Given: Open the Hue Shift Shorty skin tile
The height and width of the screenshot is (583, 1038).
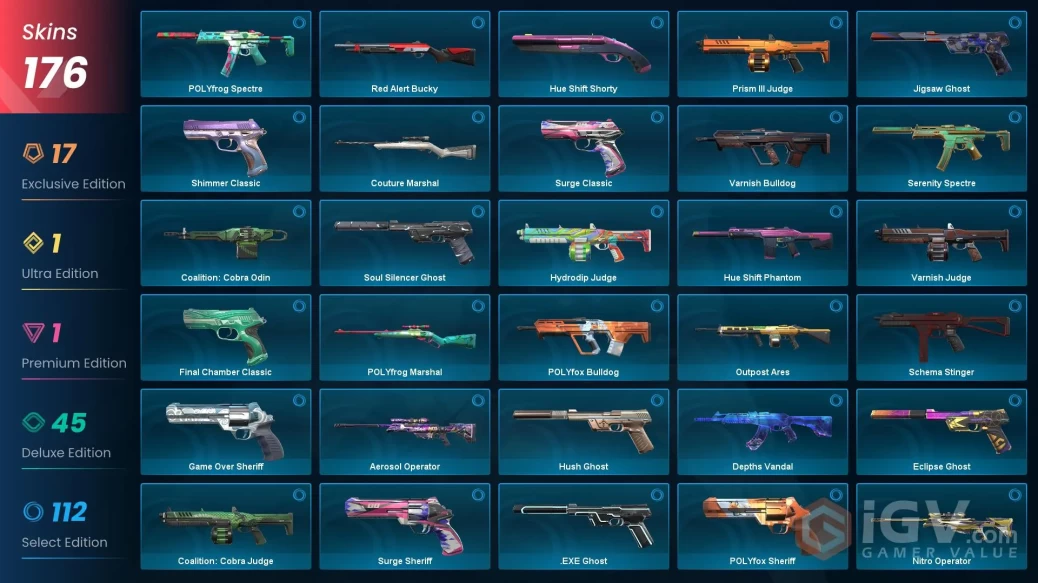Looking at the screenshot, I should point(583,53).
